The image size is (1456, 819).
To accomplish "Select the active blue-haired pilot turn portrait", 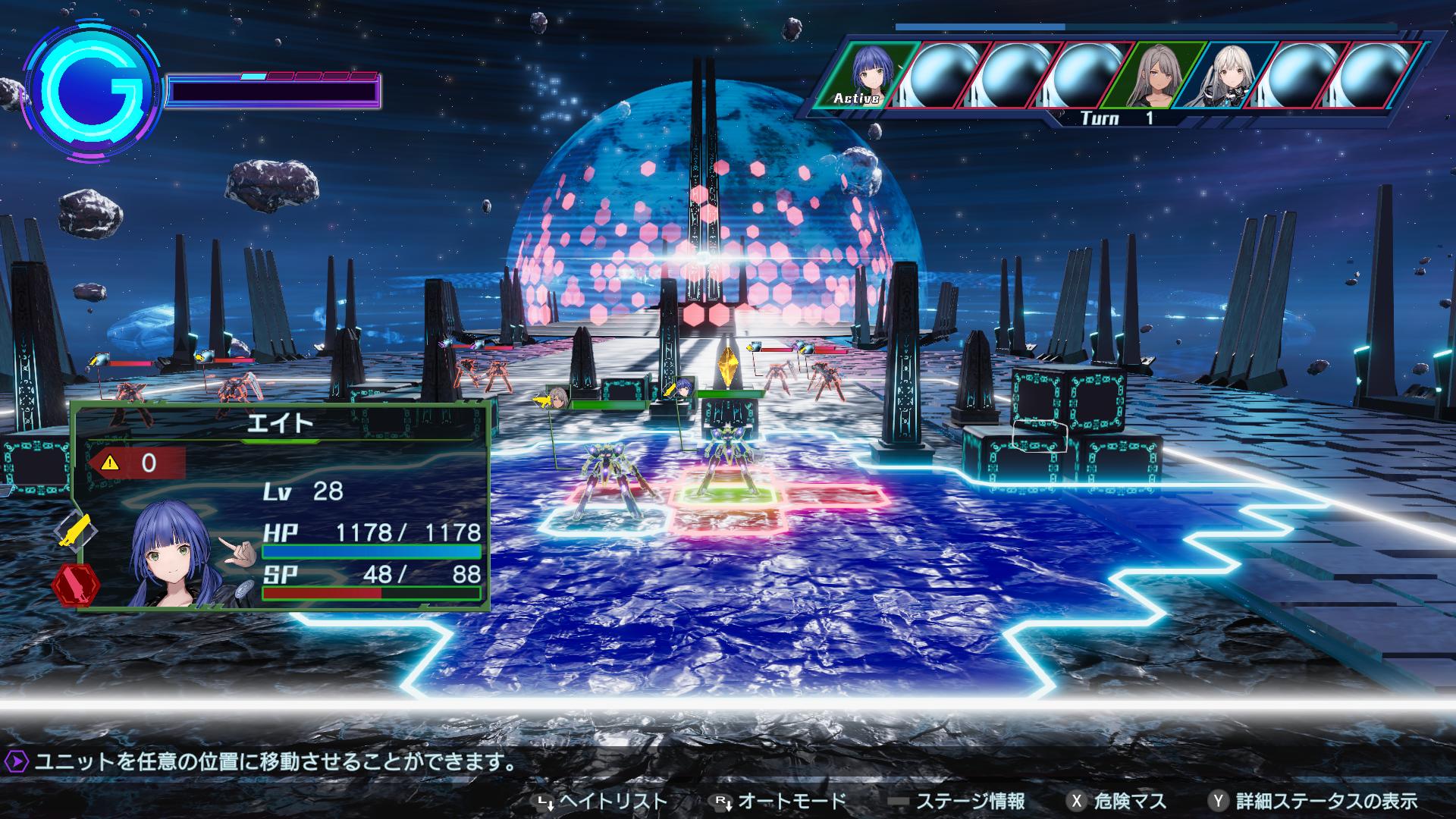I will [865, 74].
